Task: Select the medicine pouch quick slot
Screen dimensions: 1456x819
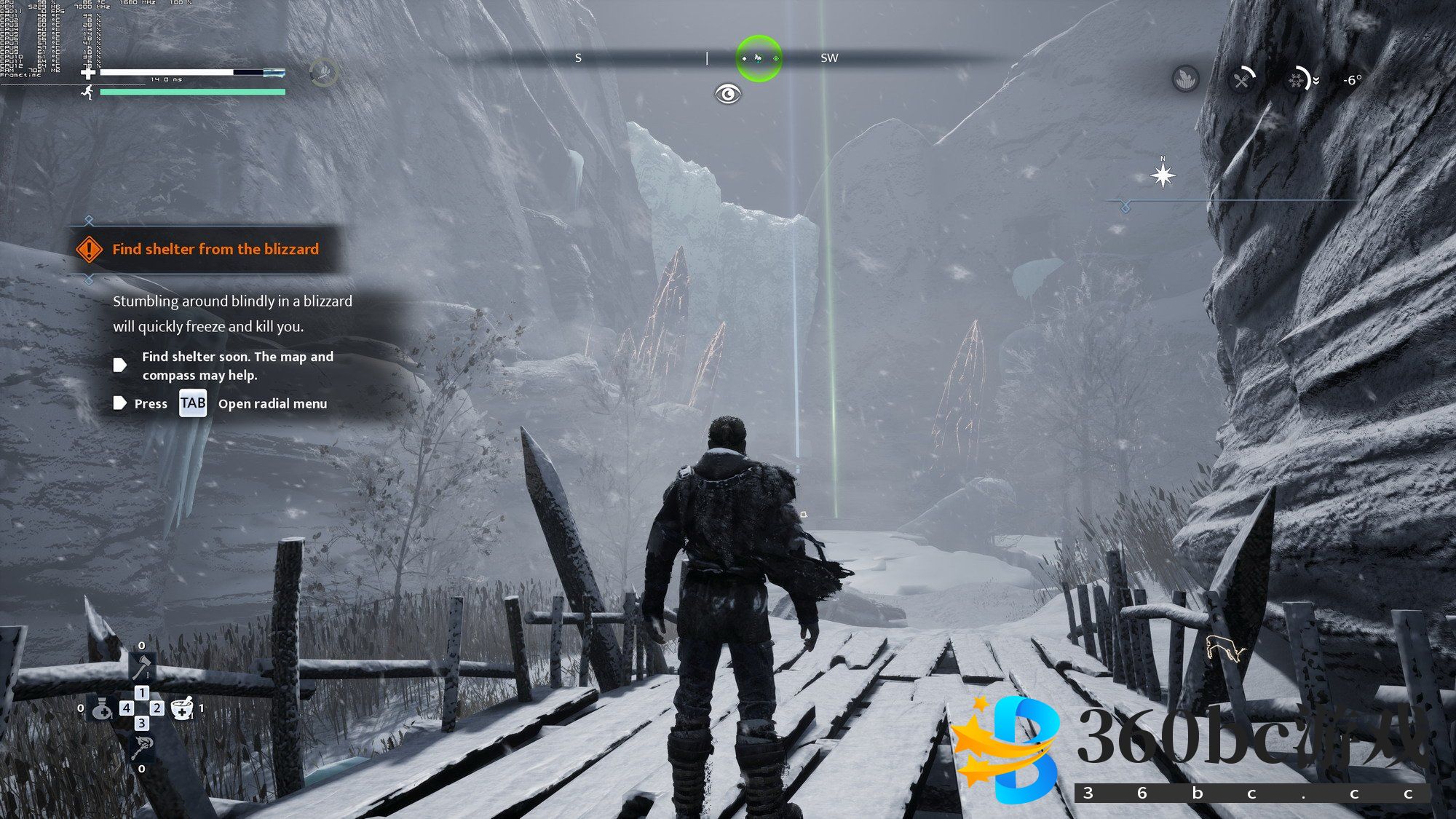Action: [101, 708]
